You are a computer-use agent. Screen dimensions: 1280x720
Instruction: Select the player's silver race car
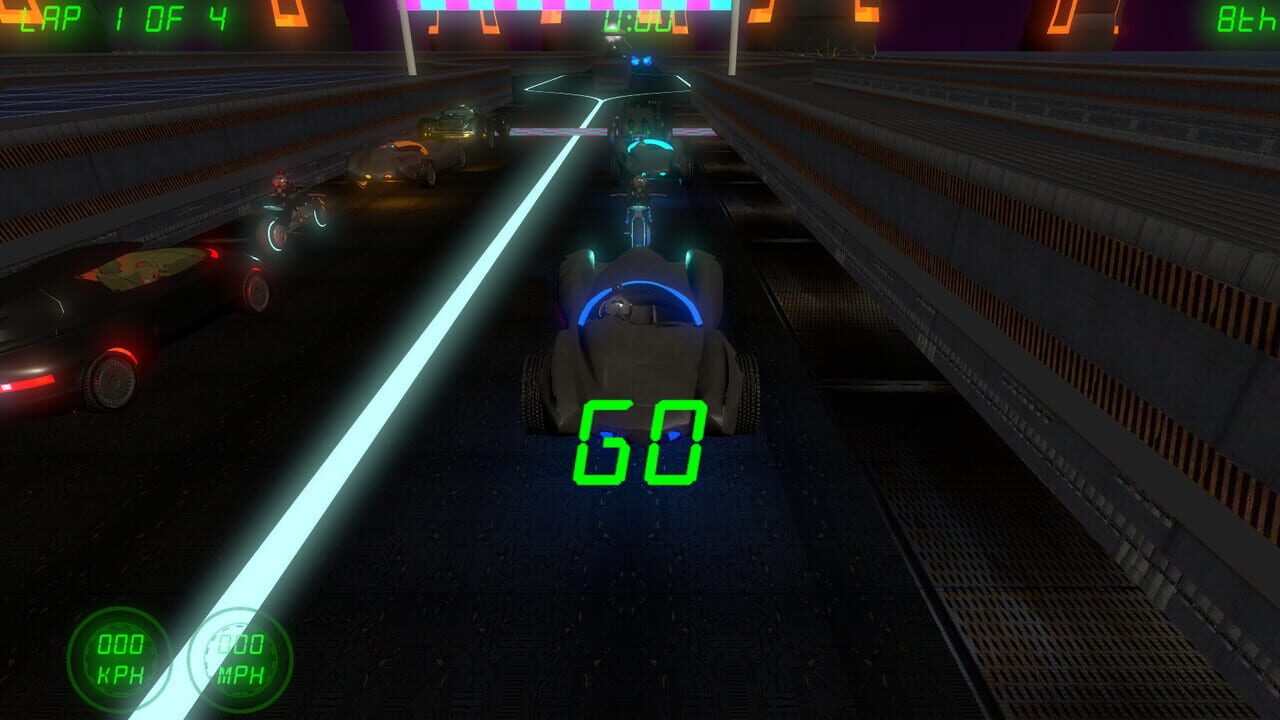pyautogui.click(x=640, y=340)
